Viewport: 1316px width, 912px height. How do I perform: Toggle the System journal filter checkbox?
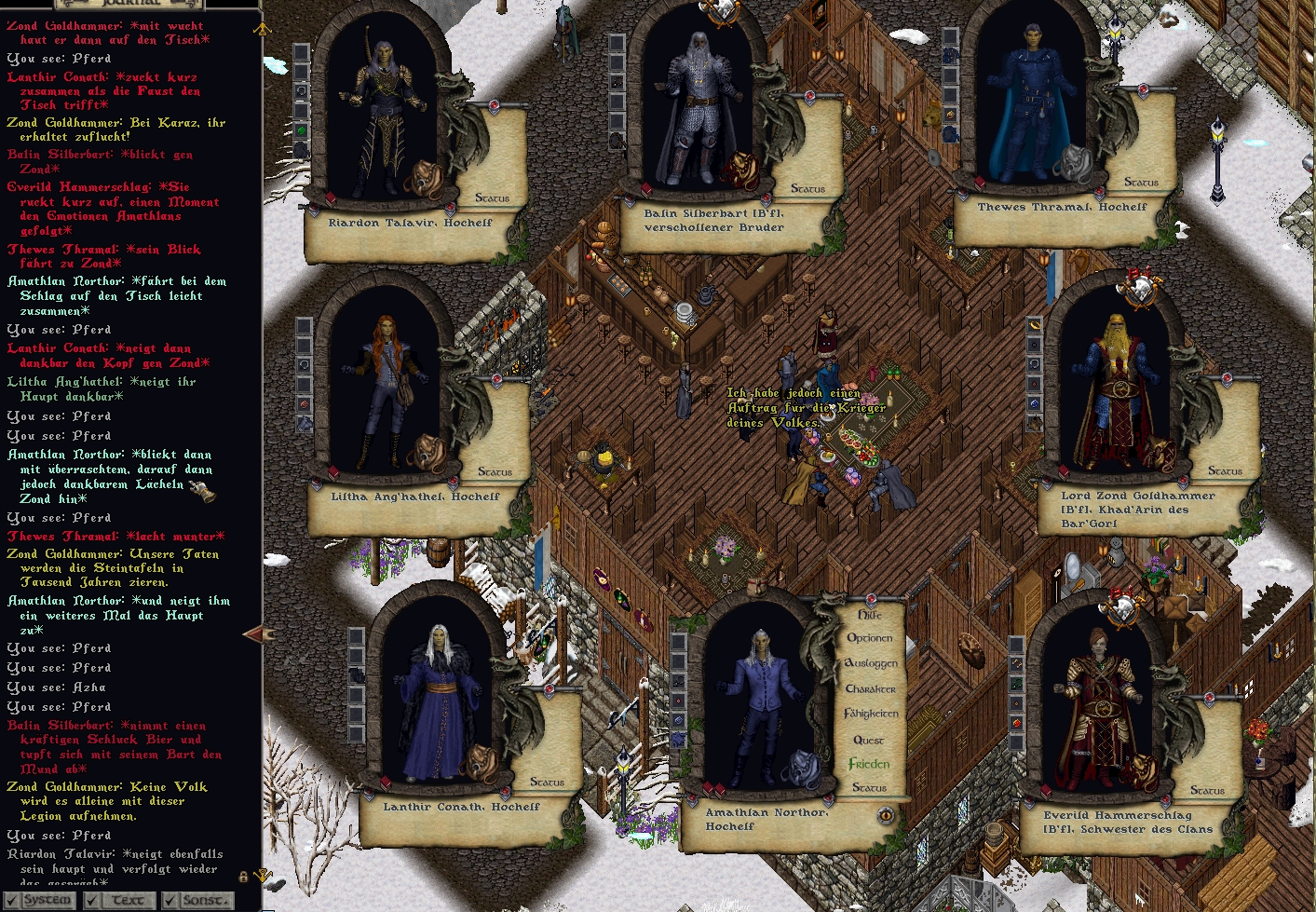[11, 900]
